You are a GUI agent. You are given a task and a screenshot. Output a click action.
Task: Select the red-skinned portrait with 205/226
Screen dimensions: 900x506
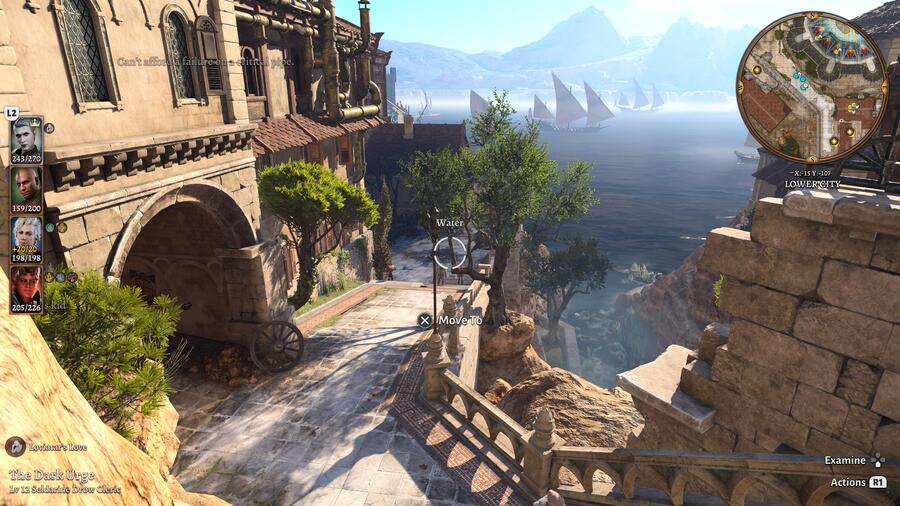point(26,283)
